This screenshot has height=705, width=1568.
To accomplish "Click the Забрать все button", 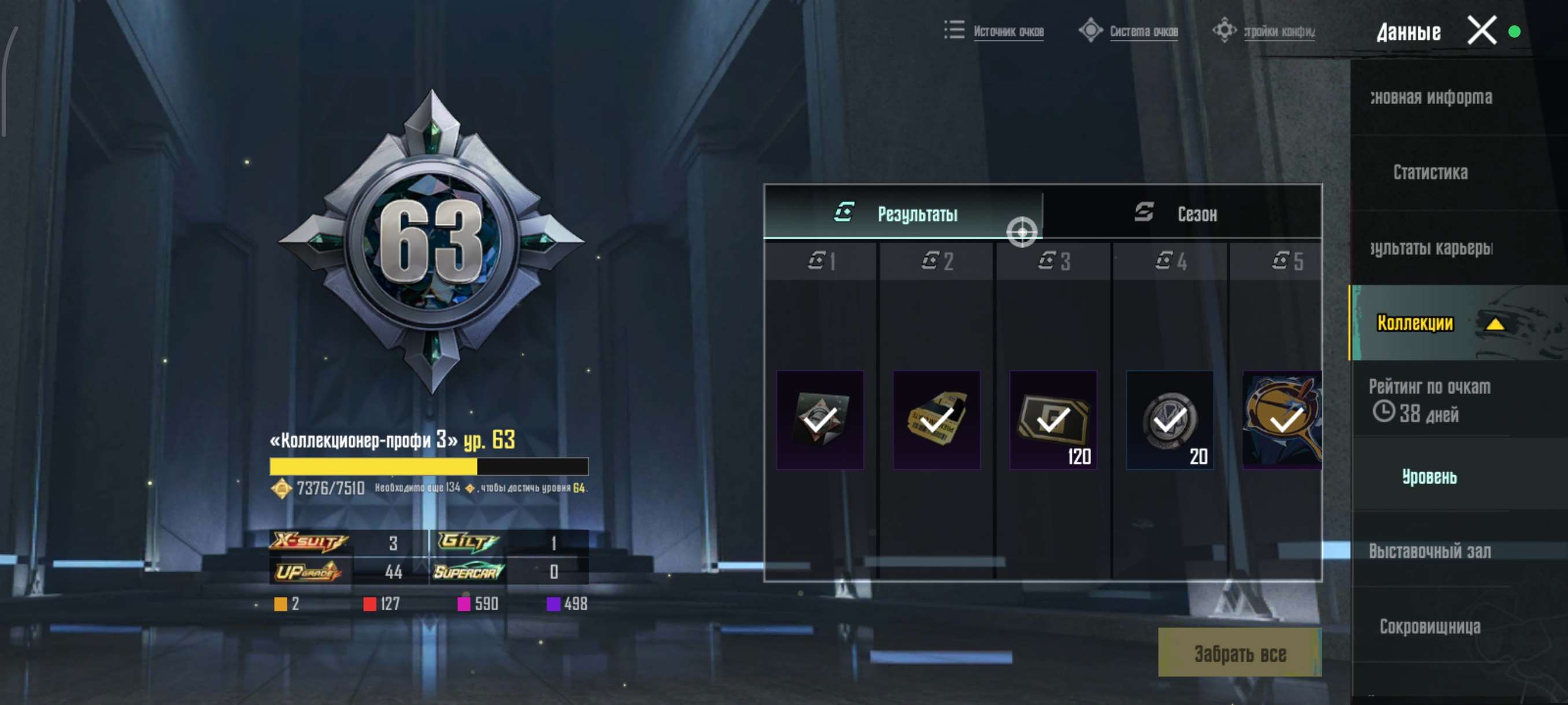I will pyautogui.click(x=1239, y=654).
